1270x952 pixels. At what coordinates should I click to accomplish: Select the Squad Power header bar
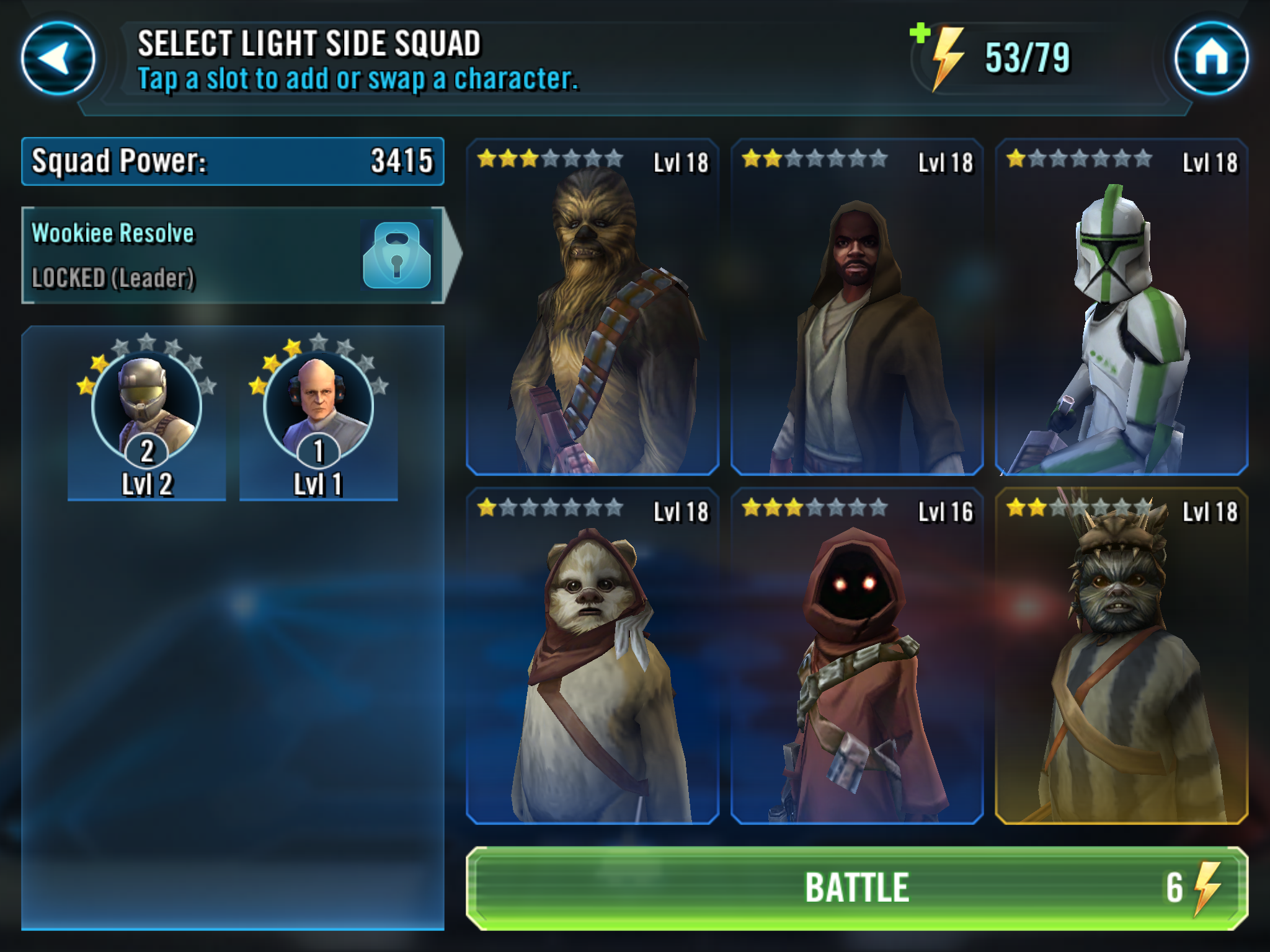(x=233, y=161)
